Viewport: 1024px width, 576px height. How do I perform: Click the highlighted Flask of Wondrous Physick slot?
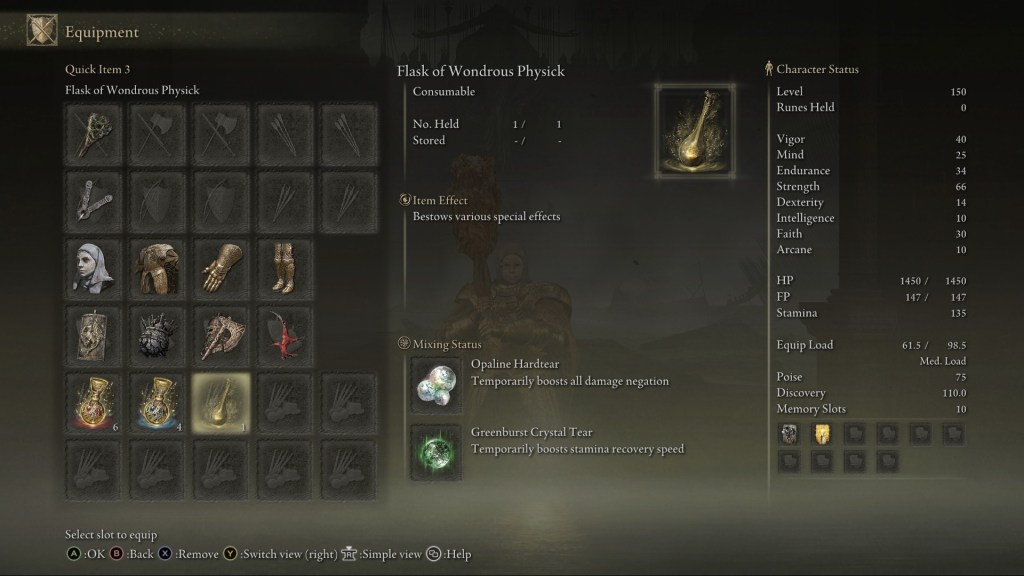click(222, 401)
